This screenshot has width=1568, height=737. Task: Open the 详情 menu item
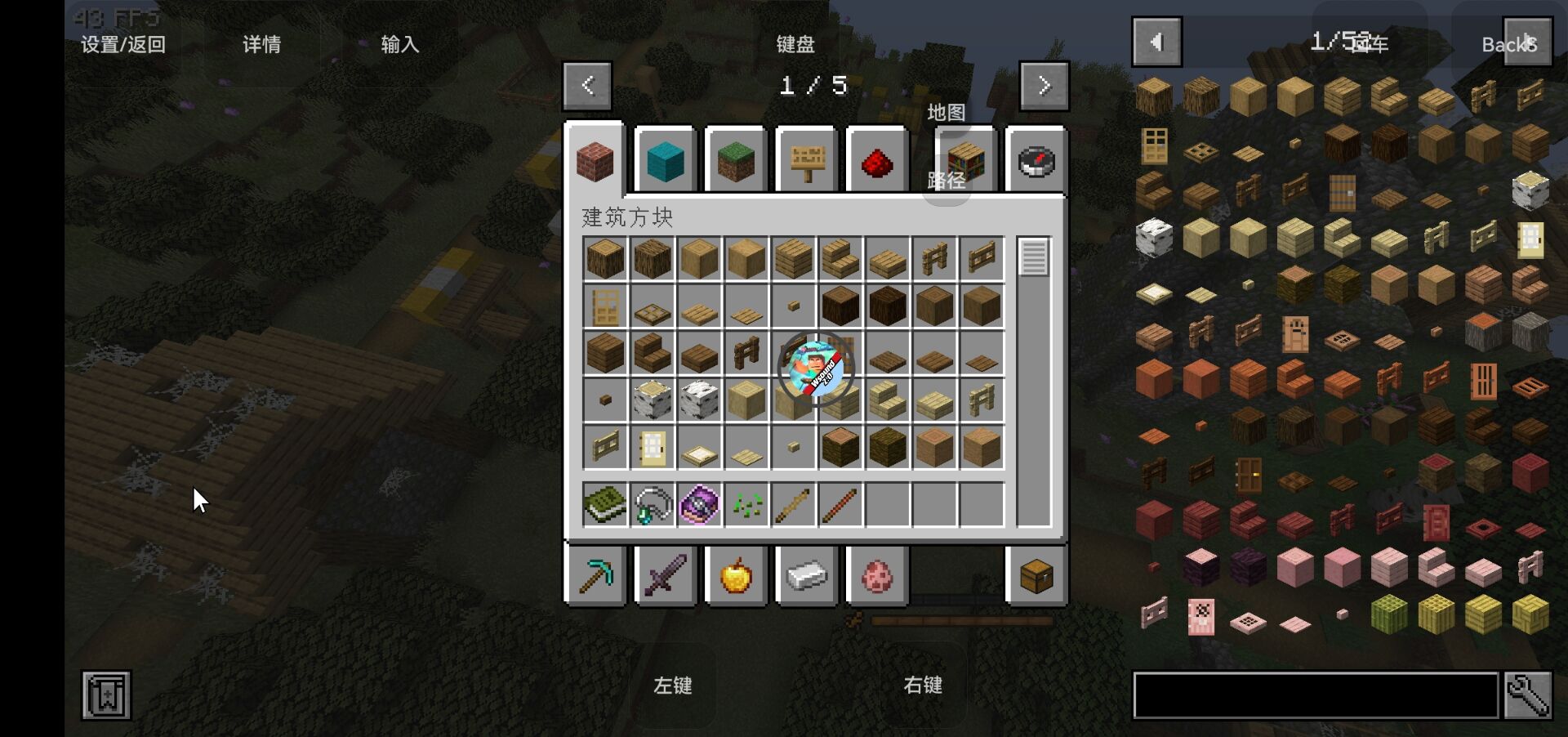[x=261, y=45]
